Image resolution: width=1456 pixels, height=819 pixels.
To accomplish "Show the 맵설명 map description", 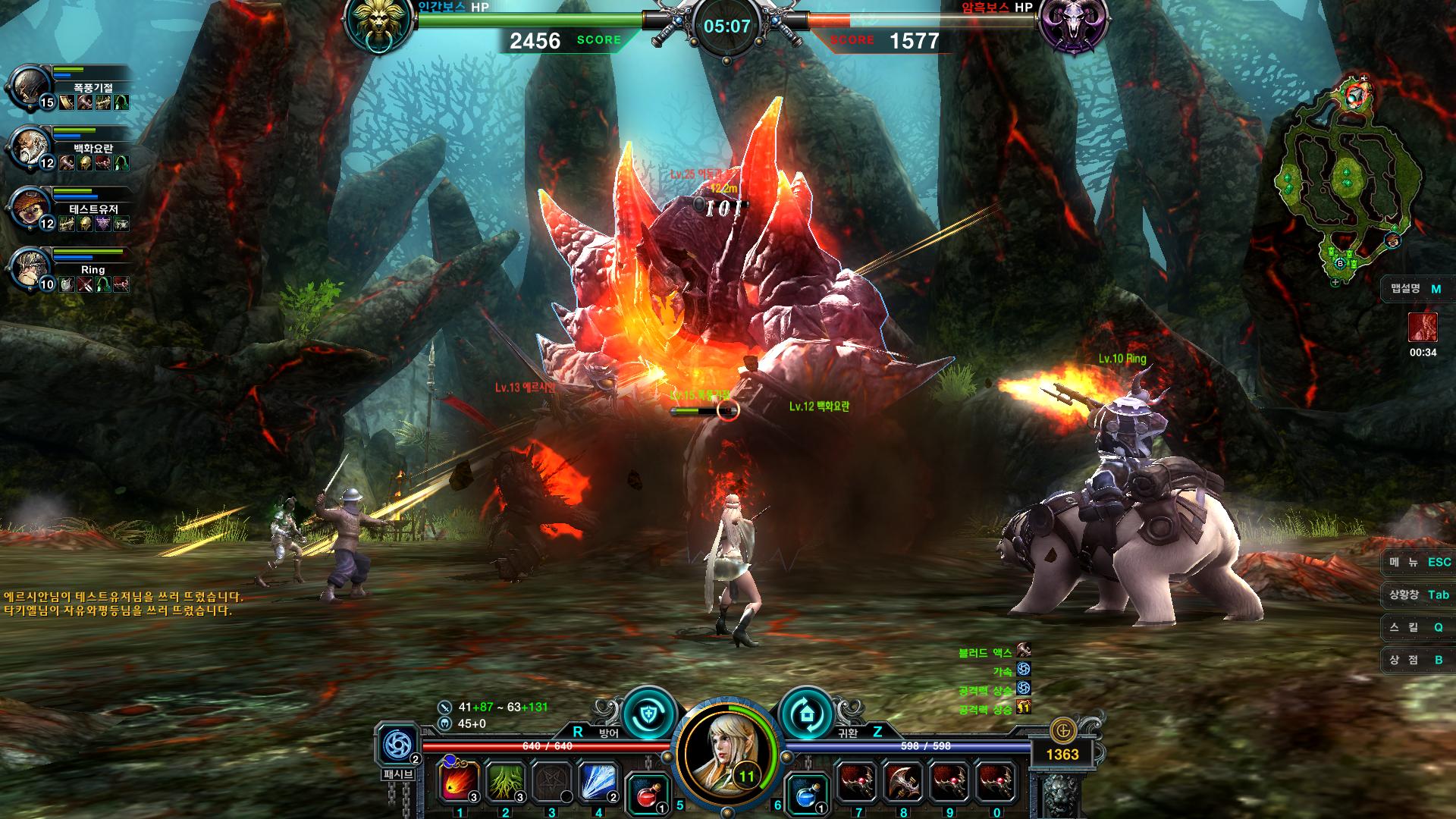I will (1416, 289).
